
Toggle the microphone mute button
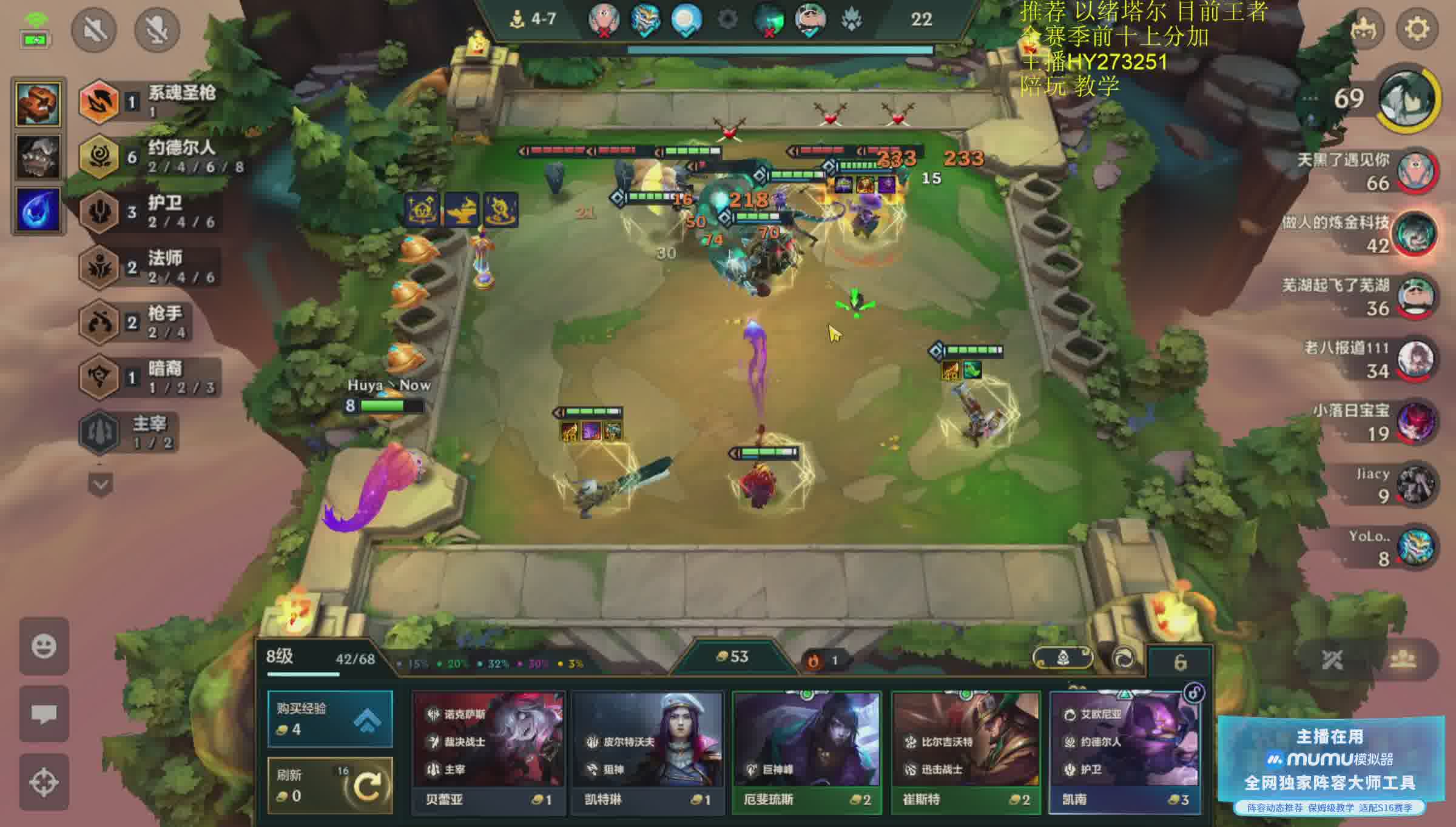tap(157, 29)
